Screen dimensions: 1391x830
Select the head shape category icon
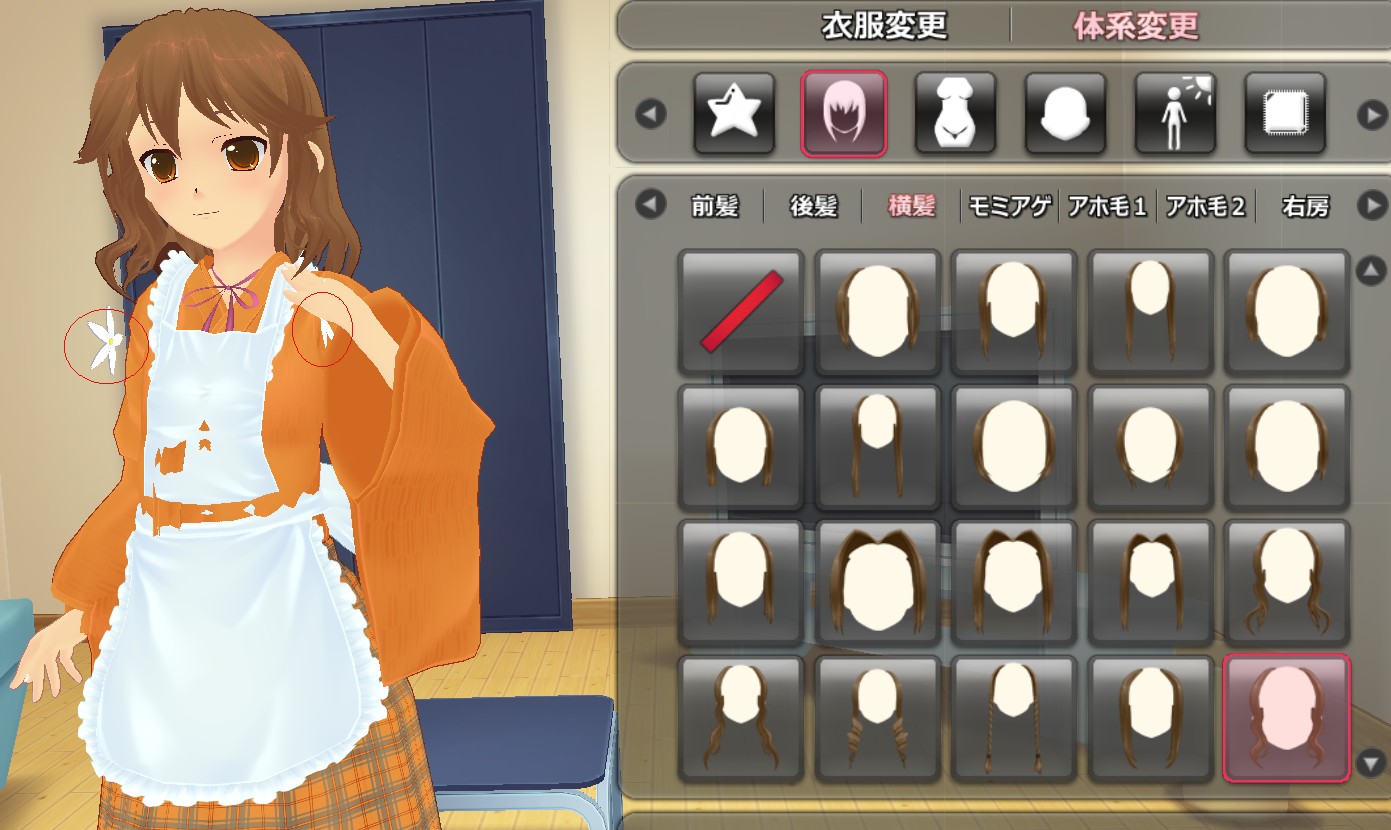click(x=1065, y=114)
